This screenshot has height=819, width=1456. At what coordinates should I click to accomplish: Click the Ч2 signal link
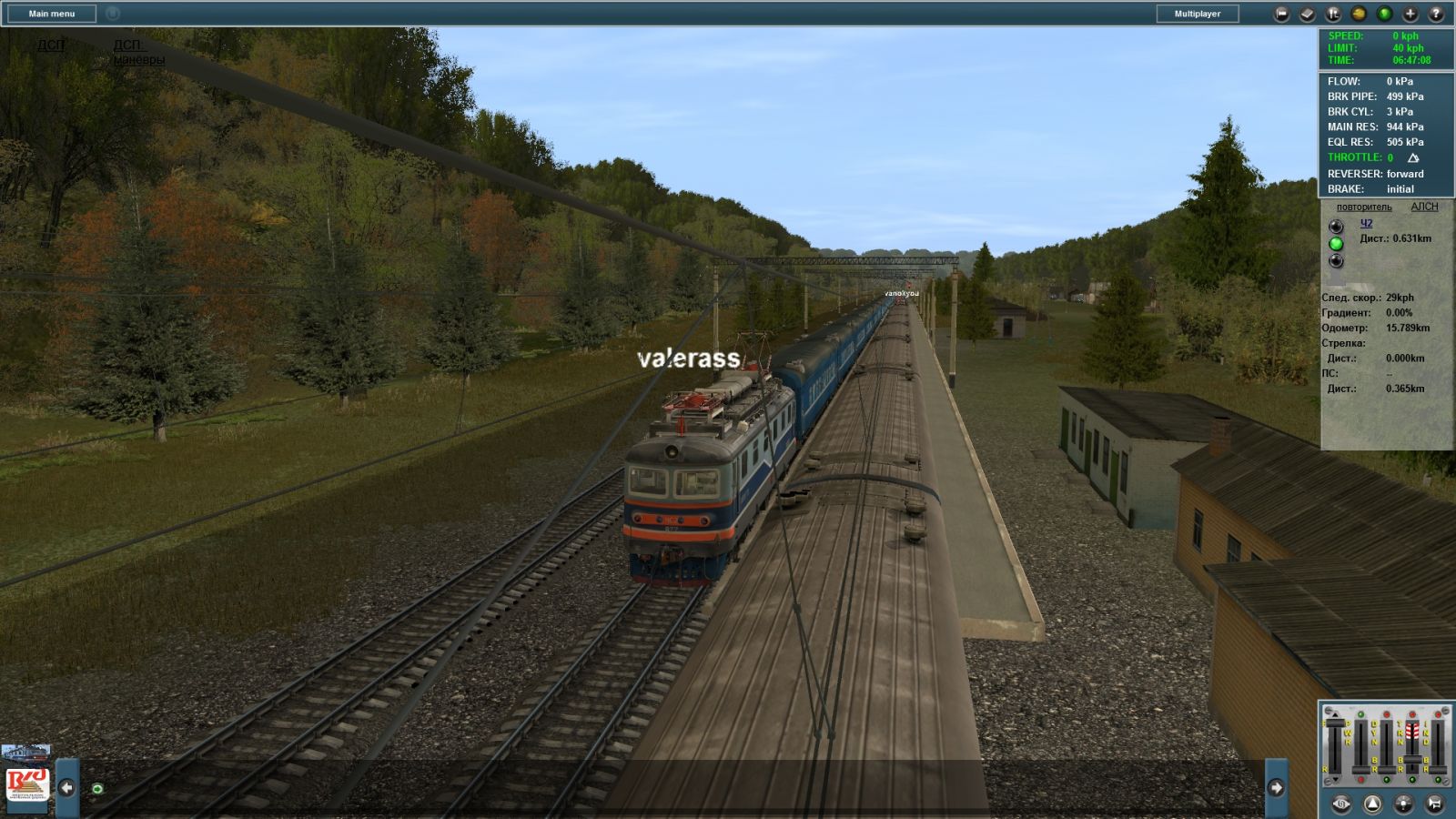click(x=1366, y=223)
